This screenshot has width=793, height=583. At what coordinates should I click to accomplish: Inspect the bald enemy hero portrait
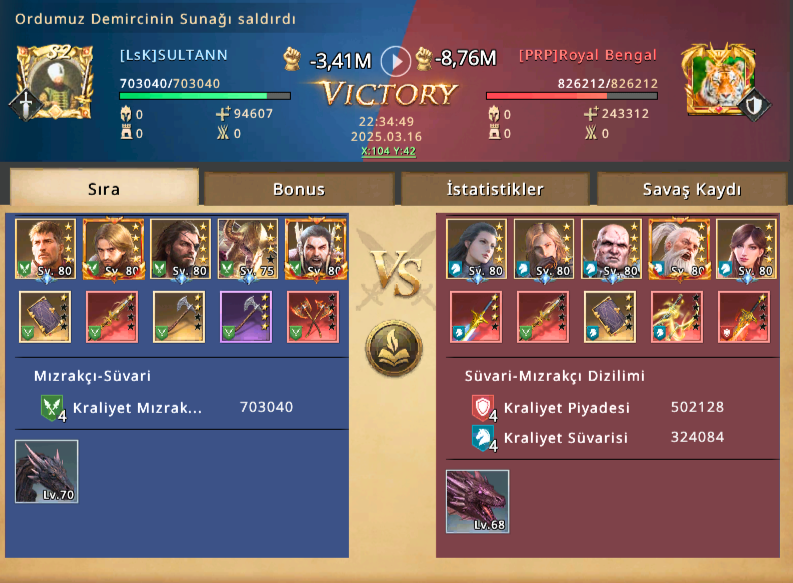(611, 249)
